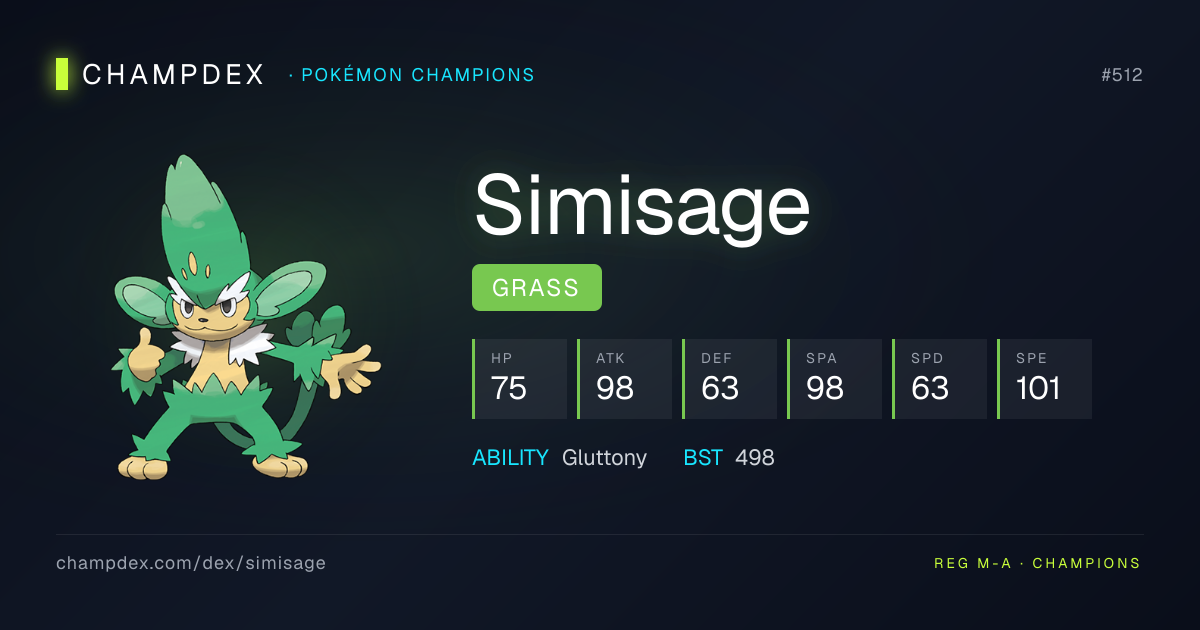Click the CHAMPDEX logo
This screenshot has width=1200, height=630.
(x=160, y=75)
